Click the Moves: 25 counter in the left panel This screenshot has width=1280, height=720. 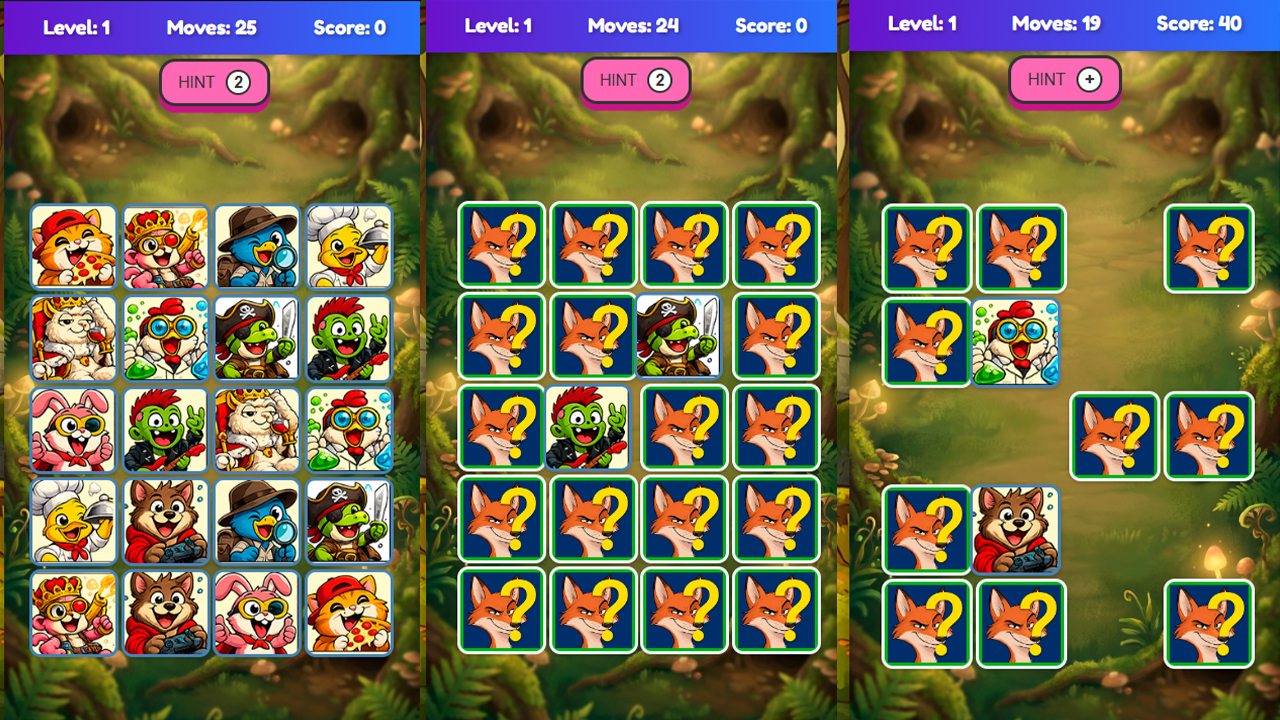tap(211, 27)
